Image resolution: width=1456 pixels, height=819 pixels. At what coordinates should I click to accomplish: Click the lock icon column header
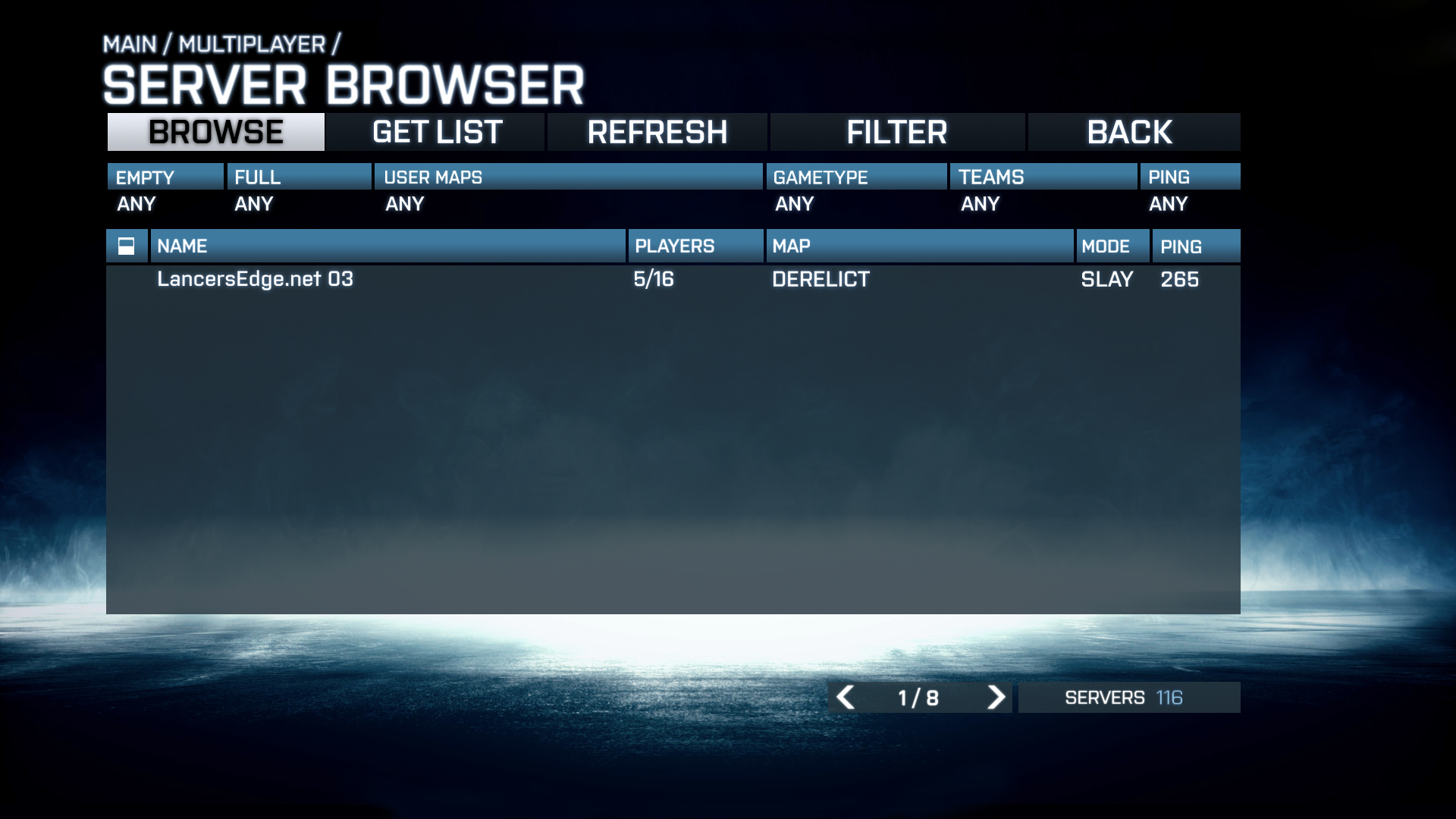coord(127,246)
